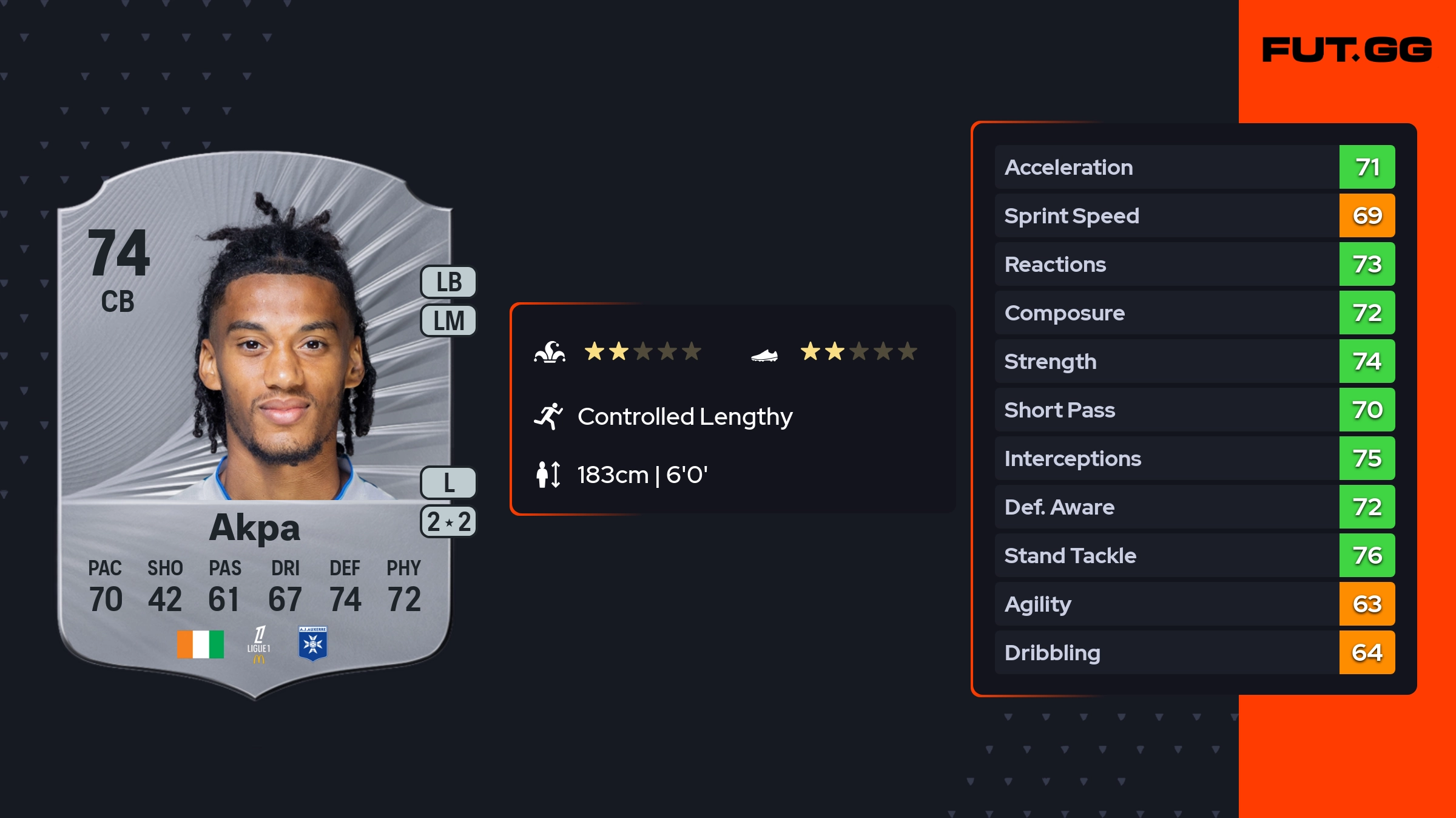Image resolution: width=1456 pixels, height=818 pixels.
Task: Click the 2-star skill and weak foot badge
Action: tap(448, 522)
